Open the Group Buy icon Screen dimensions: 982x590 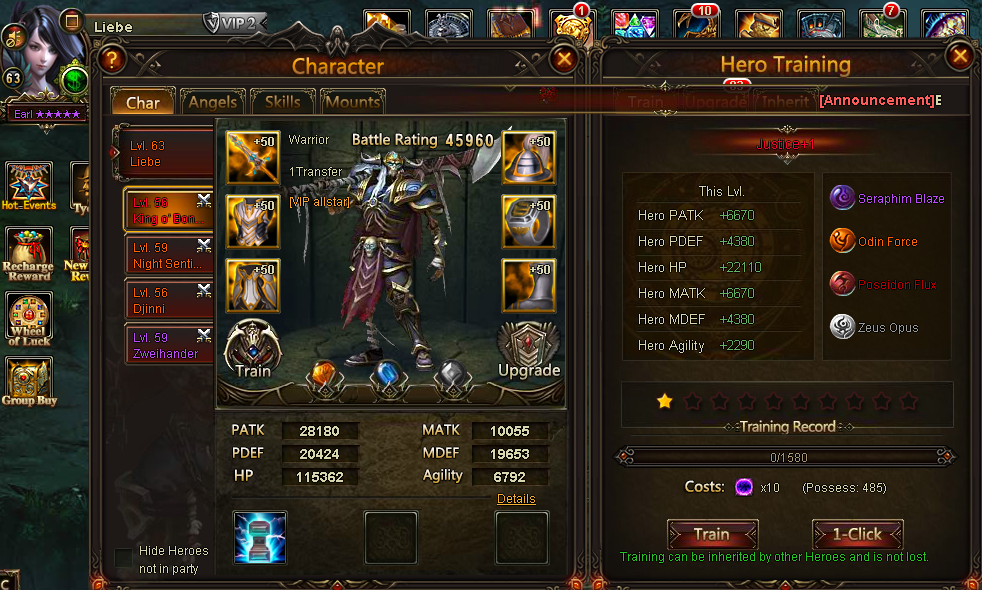pos(29,382)
